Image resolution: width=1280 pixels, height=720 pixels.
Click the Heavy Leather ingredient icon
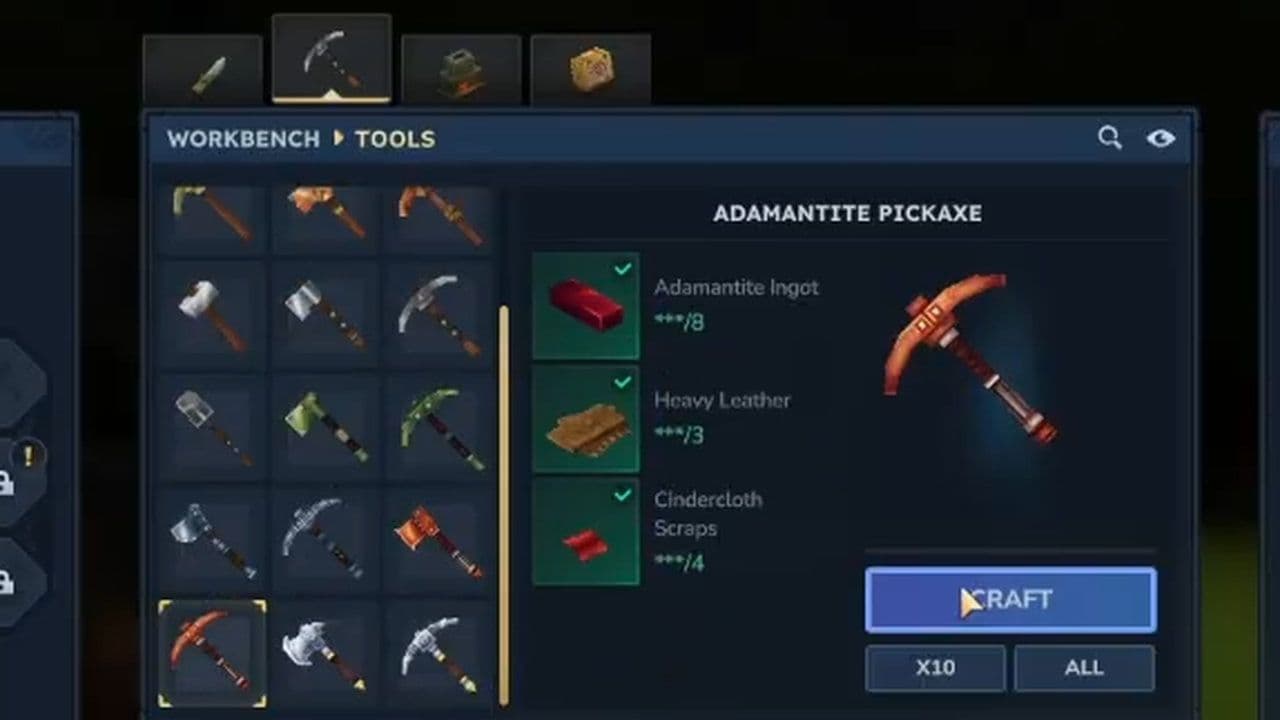click(586, 419)
